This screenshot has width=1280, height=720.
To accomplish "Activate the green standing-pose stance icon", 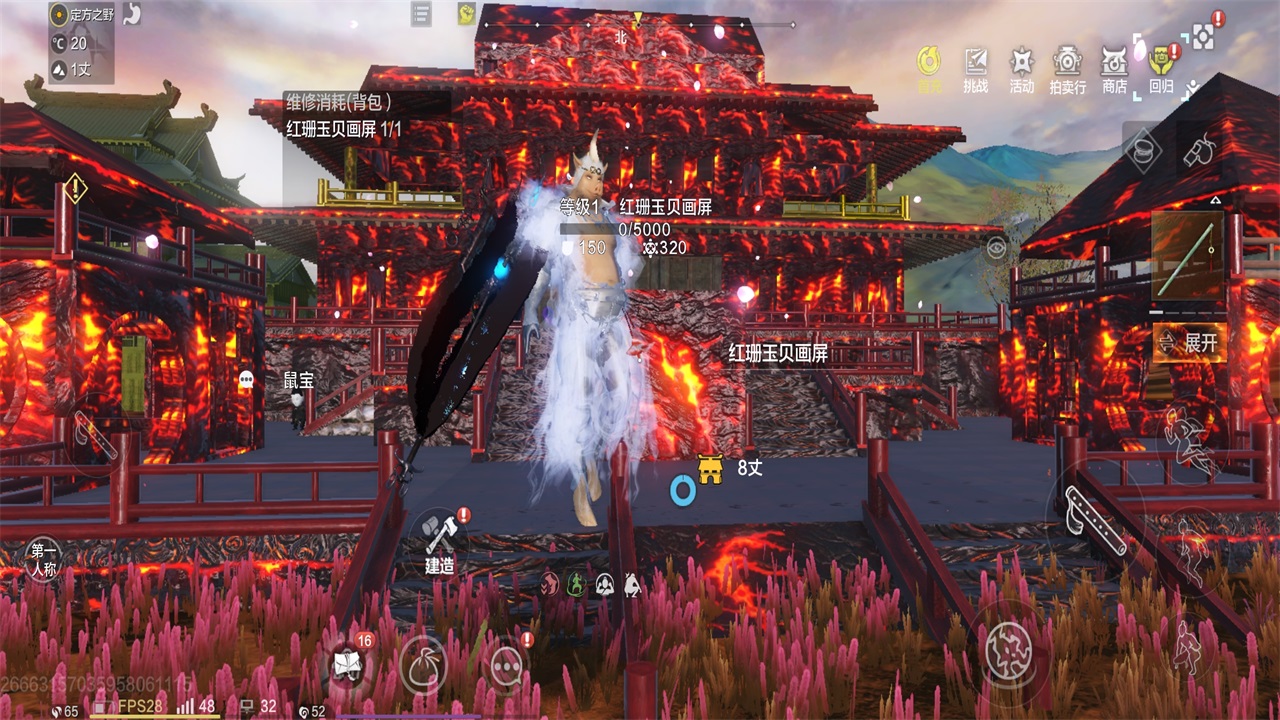I will pos(577,584).
